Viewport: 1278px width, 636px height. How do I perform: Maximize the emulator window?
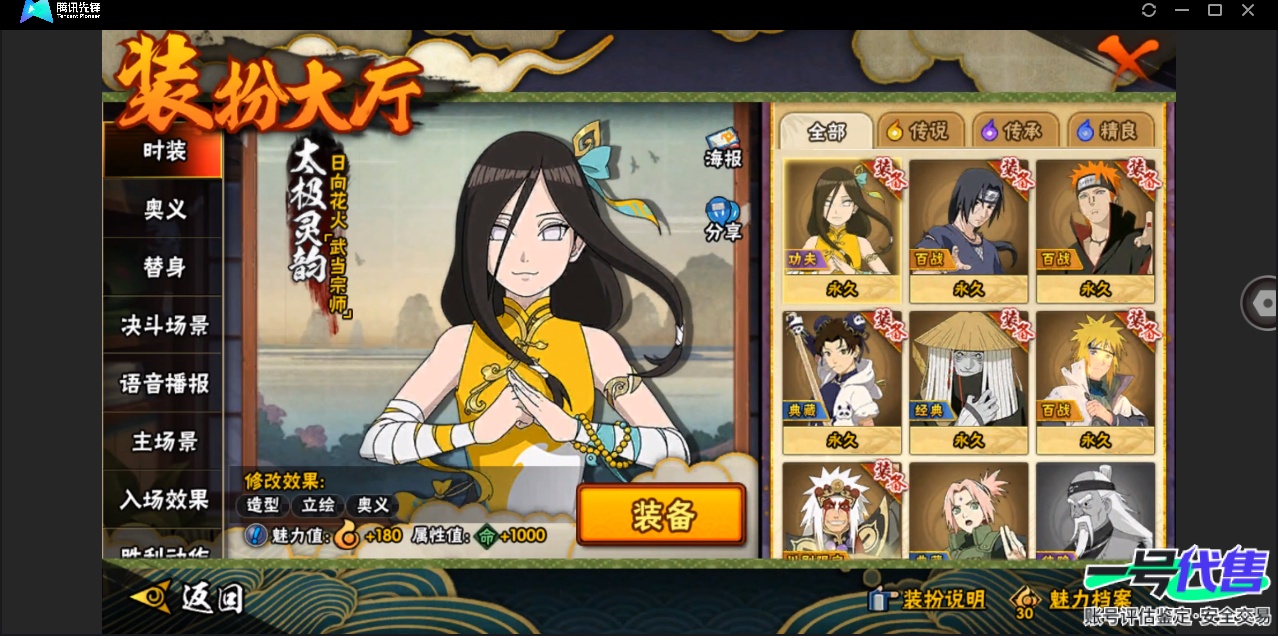1215,10
